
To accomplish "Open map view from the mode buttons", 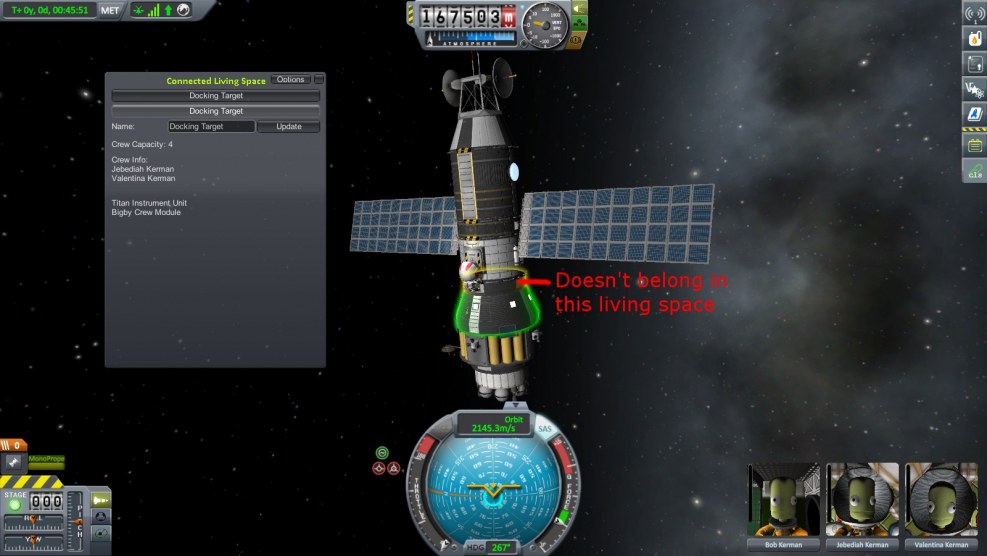I will tap(101, 534).
